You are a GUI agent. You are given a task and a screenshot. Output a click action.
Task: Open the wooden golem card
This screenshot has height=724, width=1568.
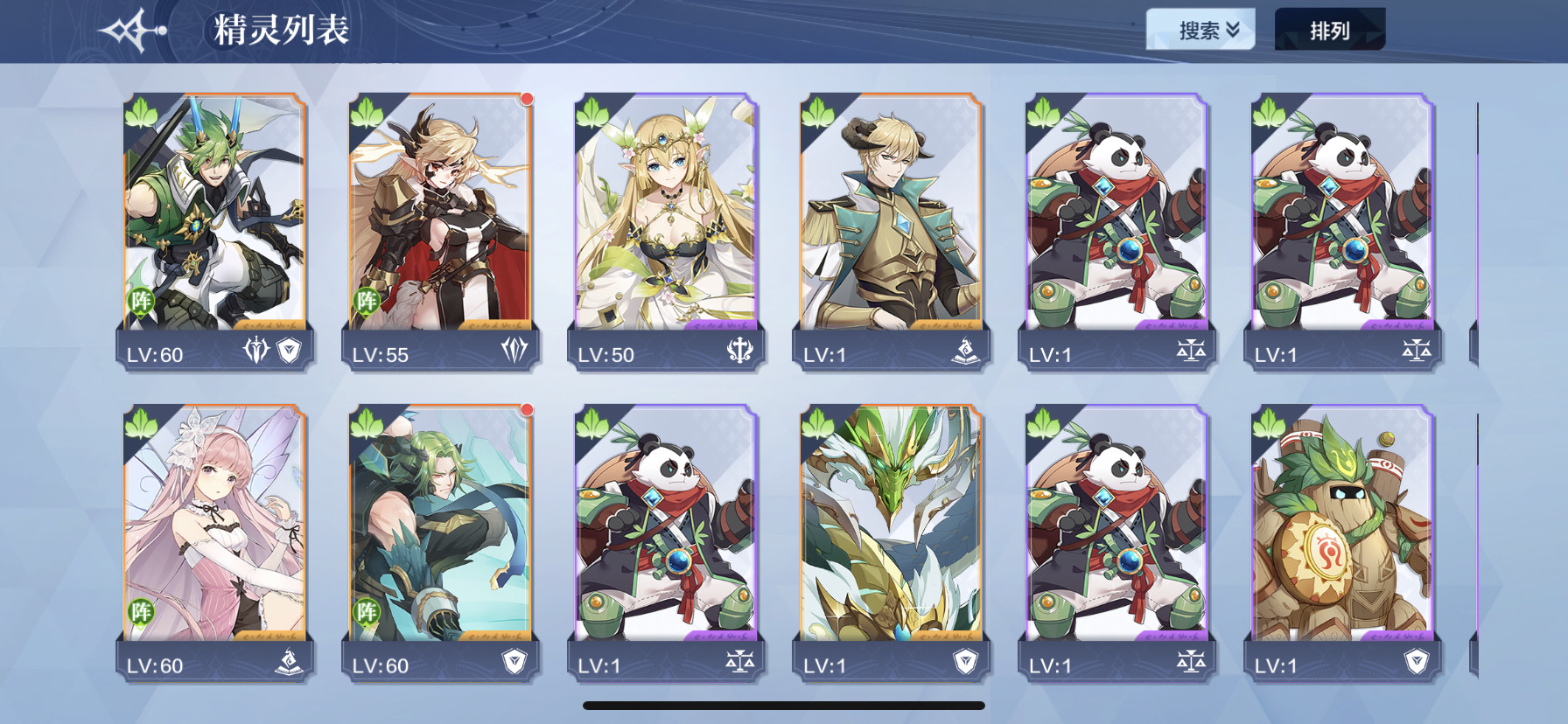1343,542
